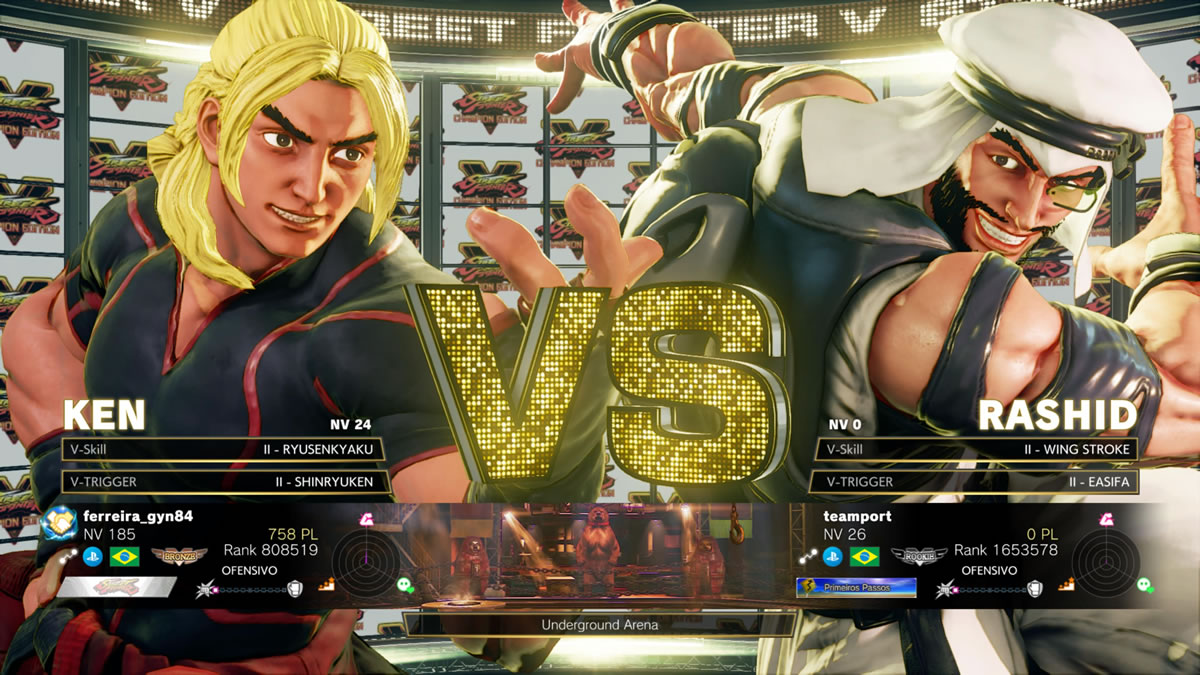Click ferreira_gyn84's PlayStation platform icon
1200x675 pixels.
pyautogui.click(x=92, y=557)
